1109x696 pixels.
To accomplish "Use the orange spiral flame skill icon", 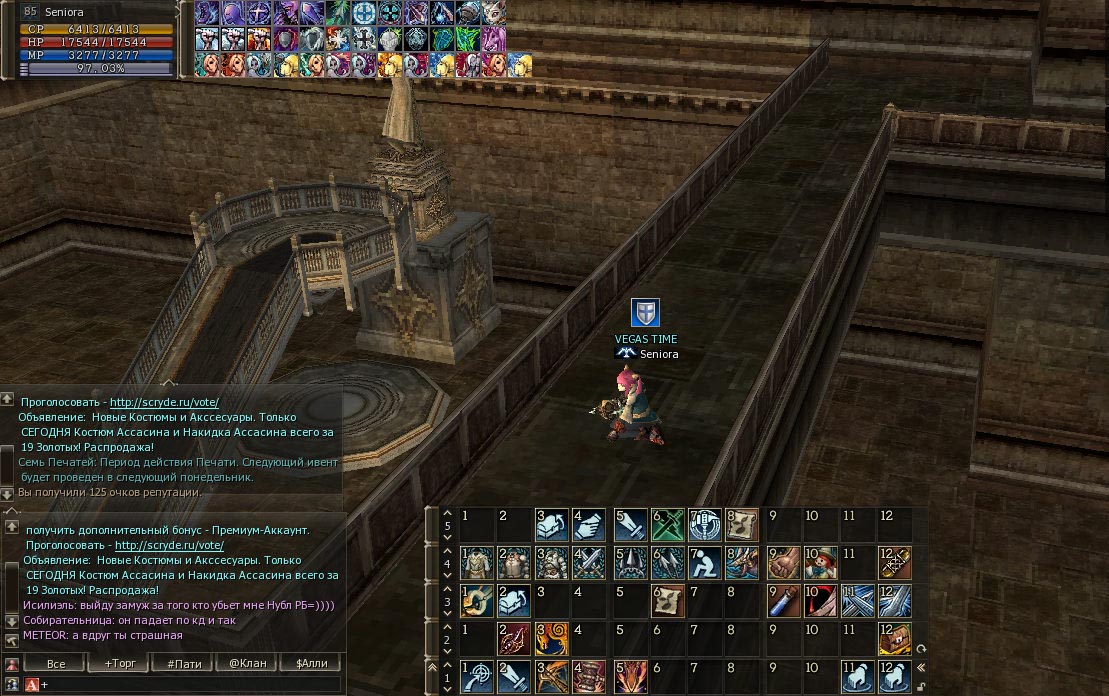I will (552, 638).
